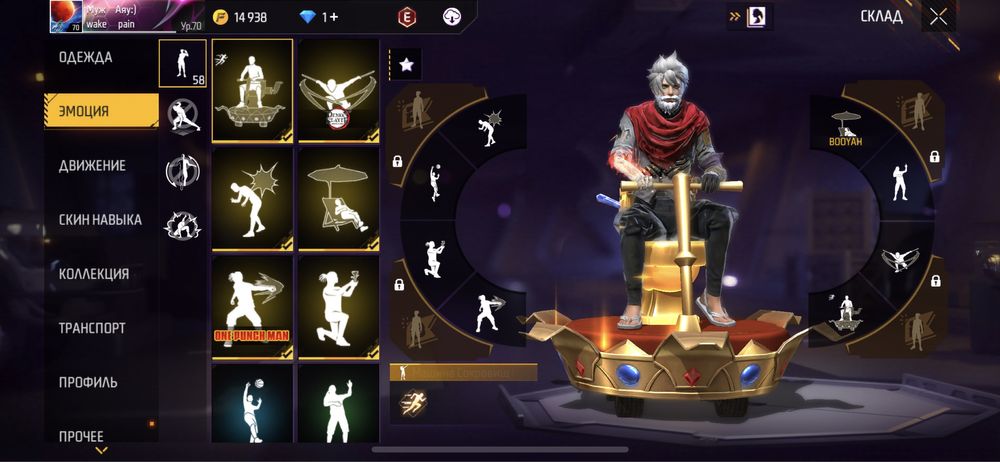Go to the ТРАНСПОРТ category
Image resolution: width=1000 pixels, height=462 pixels.
pyautogui.click(x=92, y=327)
